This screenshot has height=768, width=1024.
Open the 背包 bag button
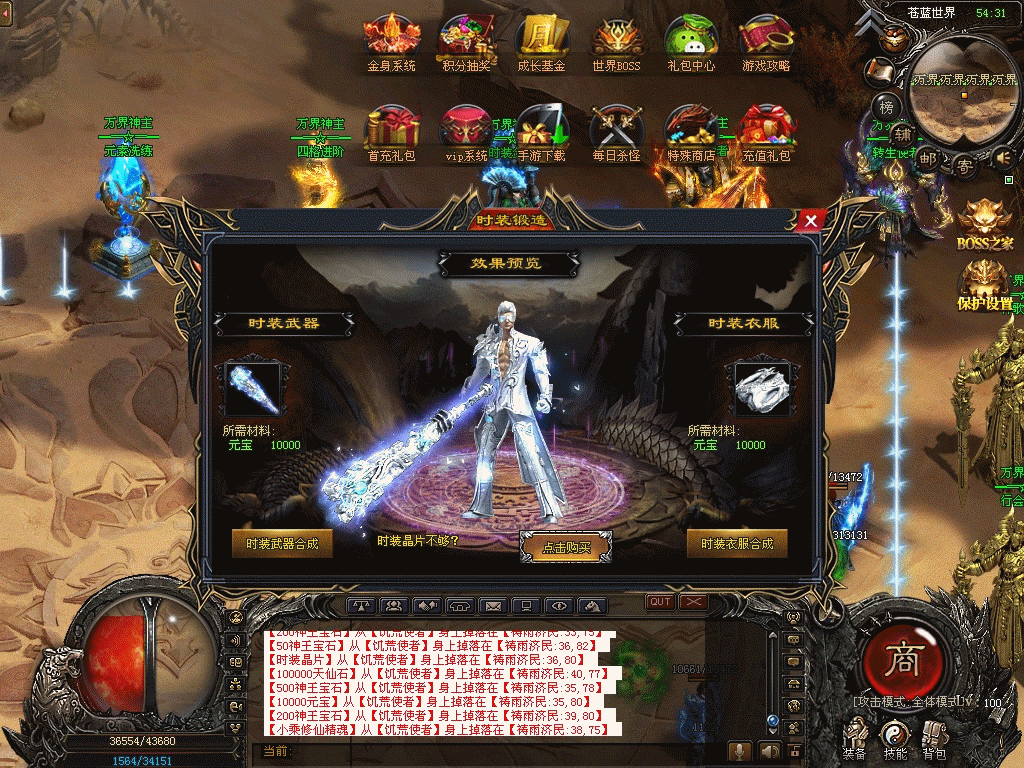click(x=934, y=738)
